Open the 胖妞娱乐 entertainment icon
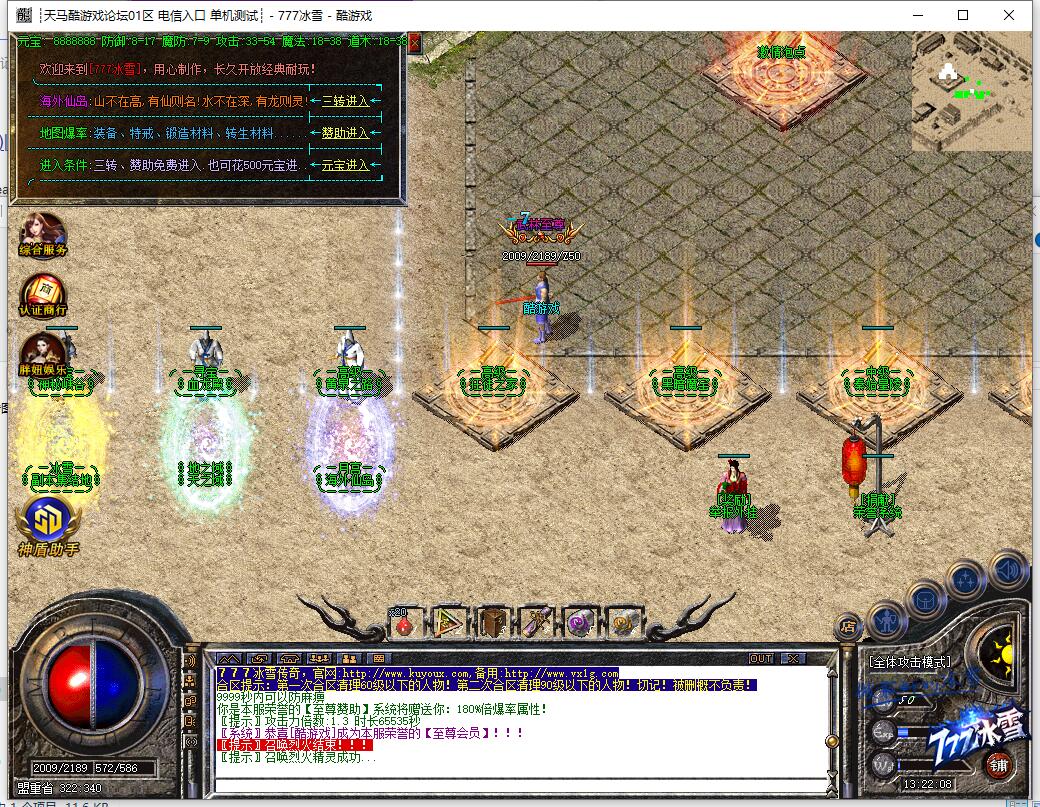Image resolution: width=1040 pixels, height=807 pixels. 44,355
